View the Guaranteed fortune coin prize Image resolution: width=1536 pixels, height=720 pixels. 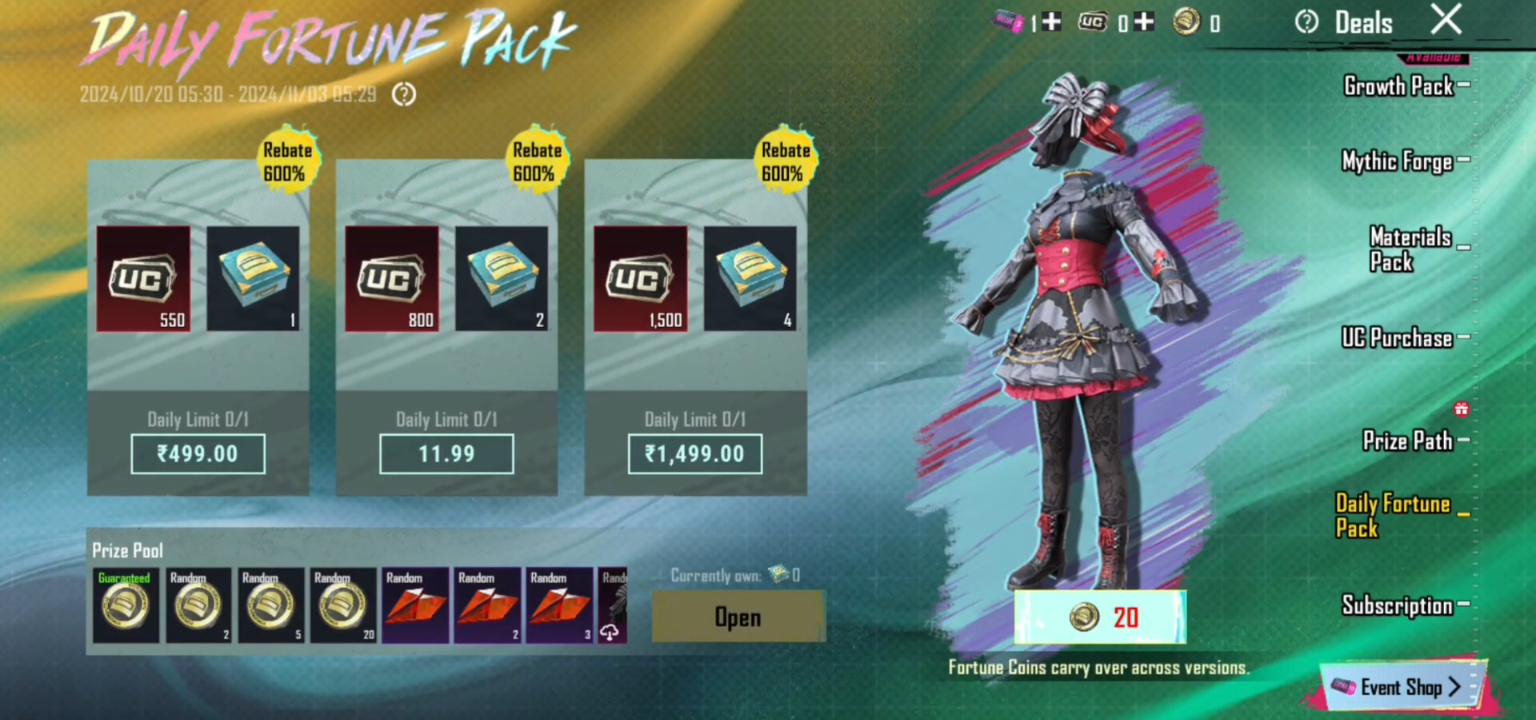tap(126, 606)
